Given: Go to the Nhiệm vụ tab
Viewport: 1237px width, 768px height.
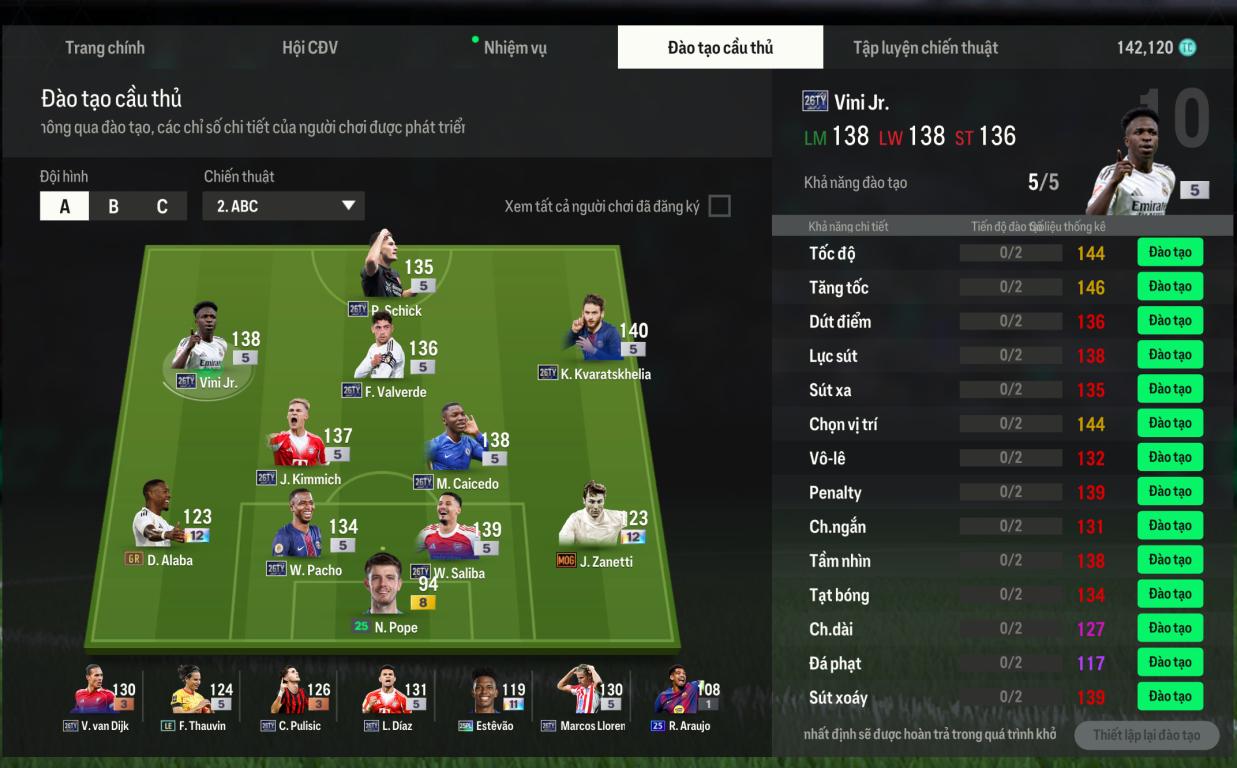Looking at the screenshot, I should click(x=514, y=48).
